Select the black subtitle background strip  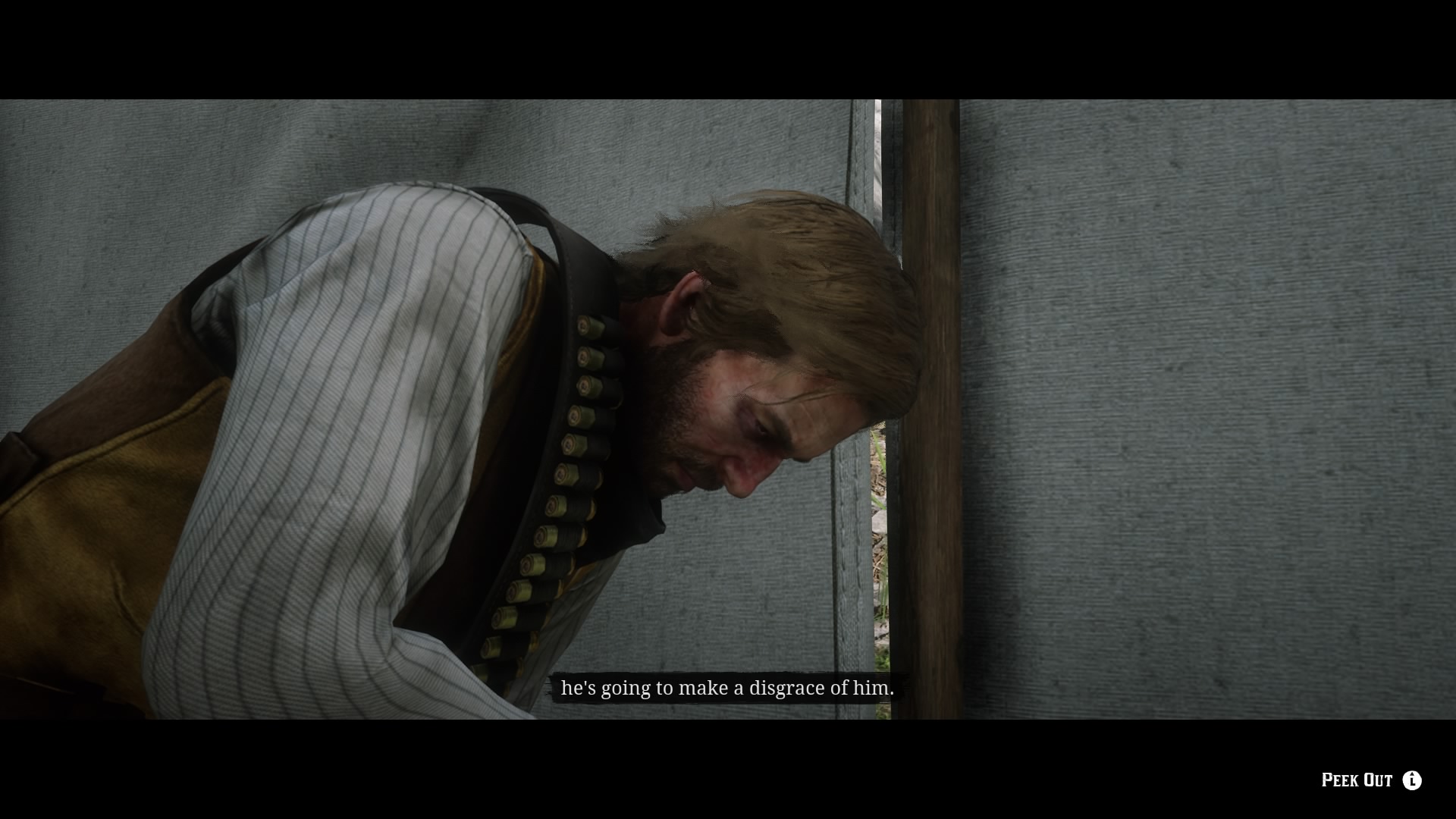coord(726,689)
